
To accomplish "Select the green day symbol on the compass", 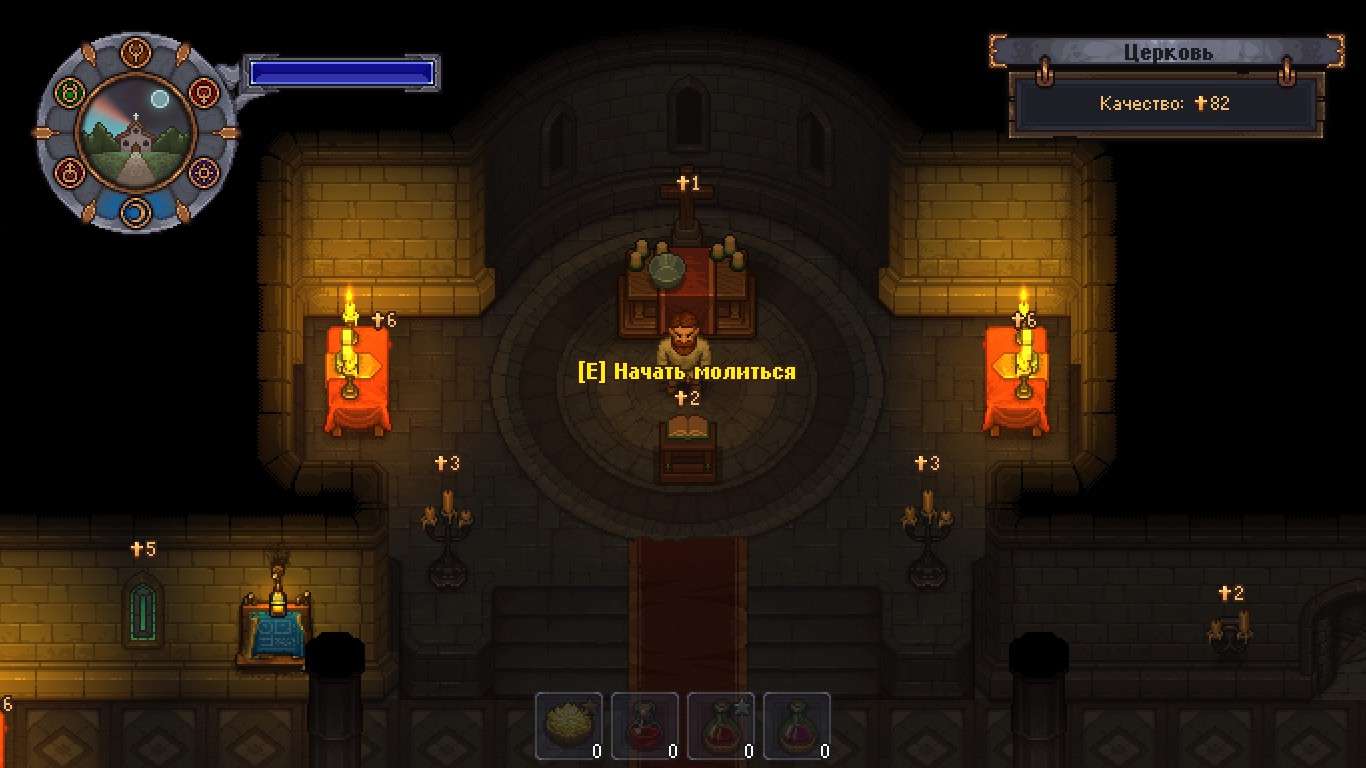I will (69, 93).
